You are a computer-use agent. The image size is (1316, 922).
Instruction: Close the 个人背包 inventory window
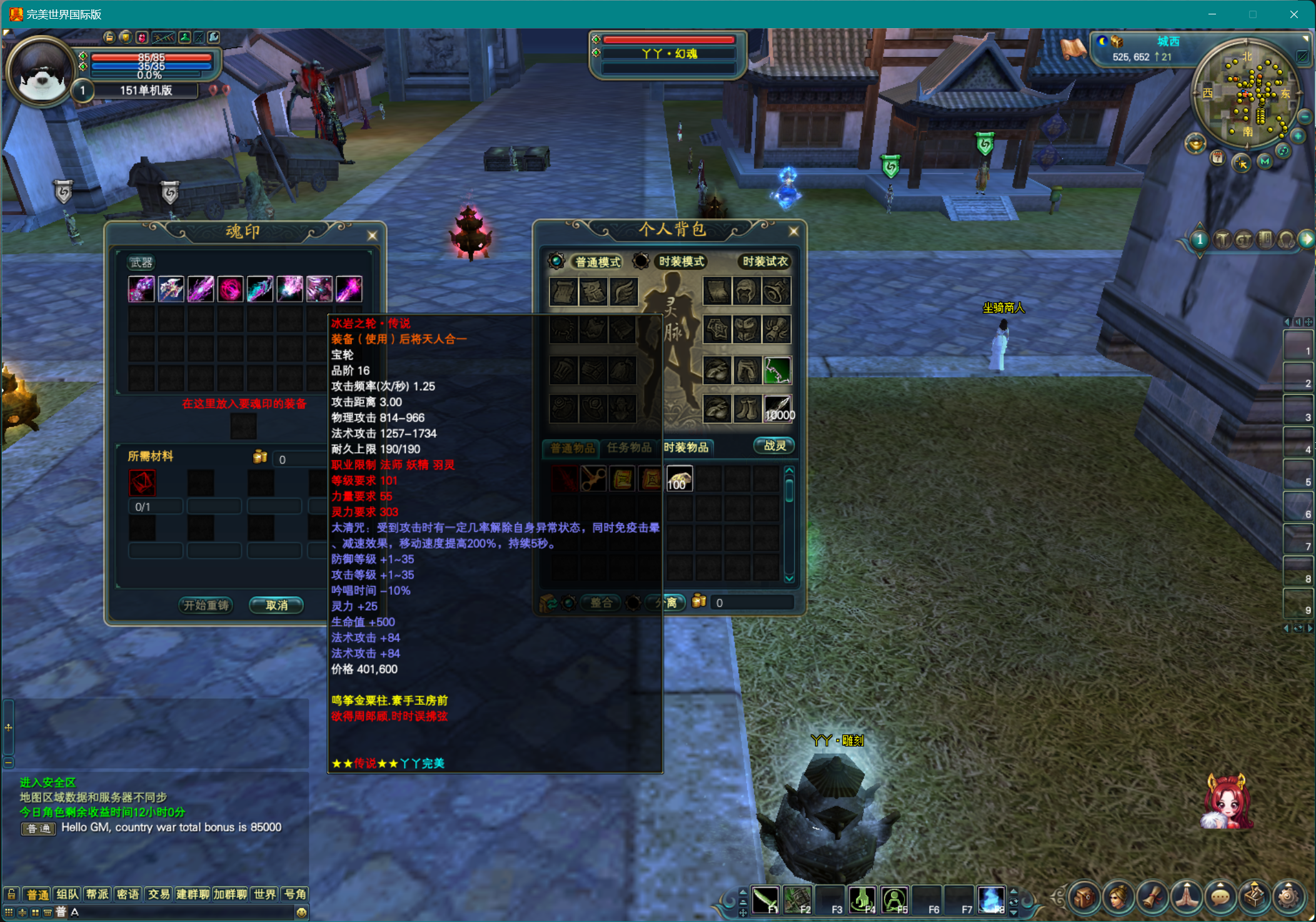click(x=793, y=231)
